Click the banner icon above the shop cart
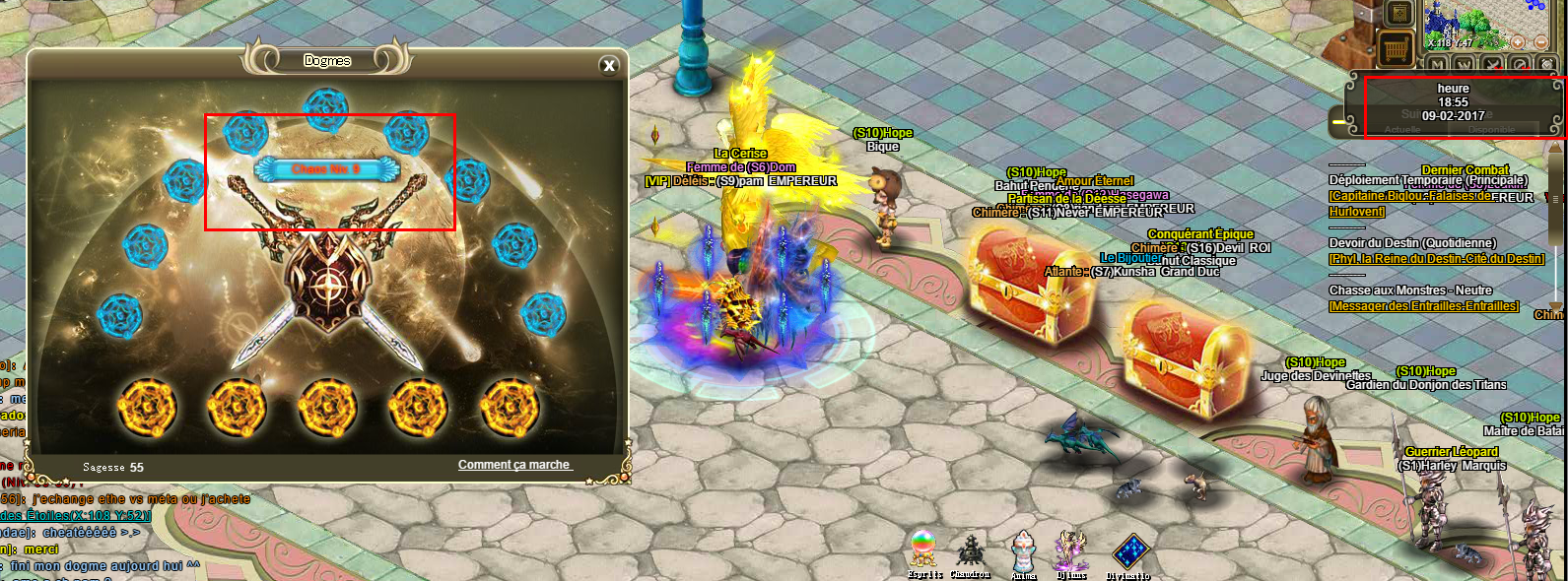 pyautogui.click(x=1398, y=14)
